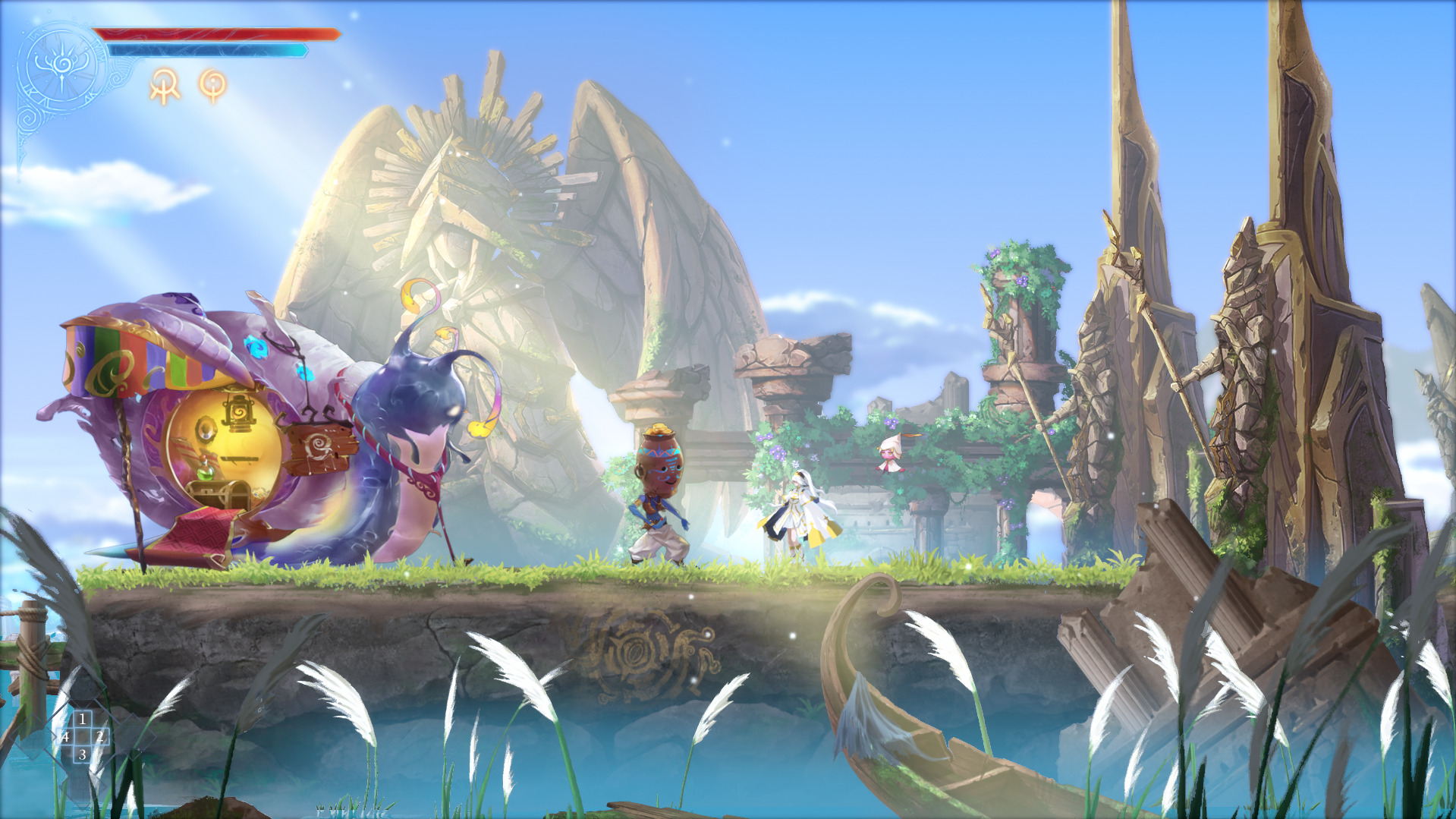Select the treasure chest inside the snail shell
The image size is (1456, 819).
pyautogui.click(x=219, y=494)
